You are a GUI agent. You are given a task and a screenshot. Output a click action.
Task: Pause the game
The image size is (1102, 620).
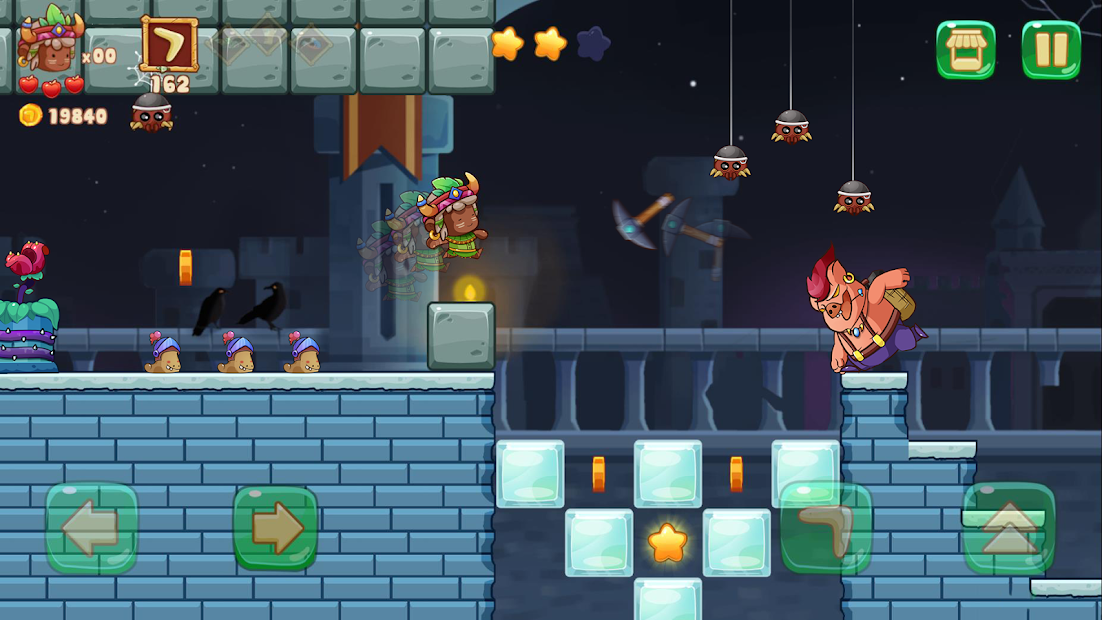(x=1051, y=50)
